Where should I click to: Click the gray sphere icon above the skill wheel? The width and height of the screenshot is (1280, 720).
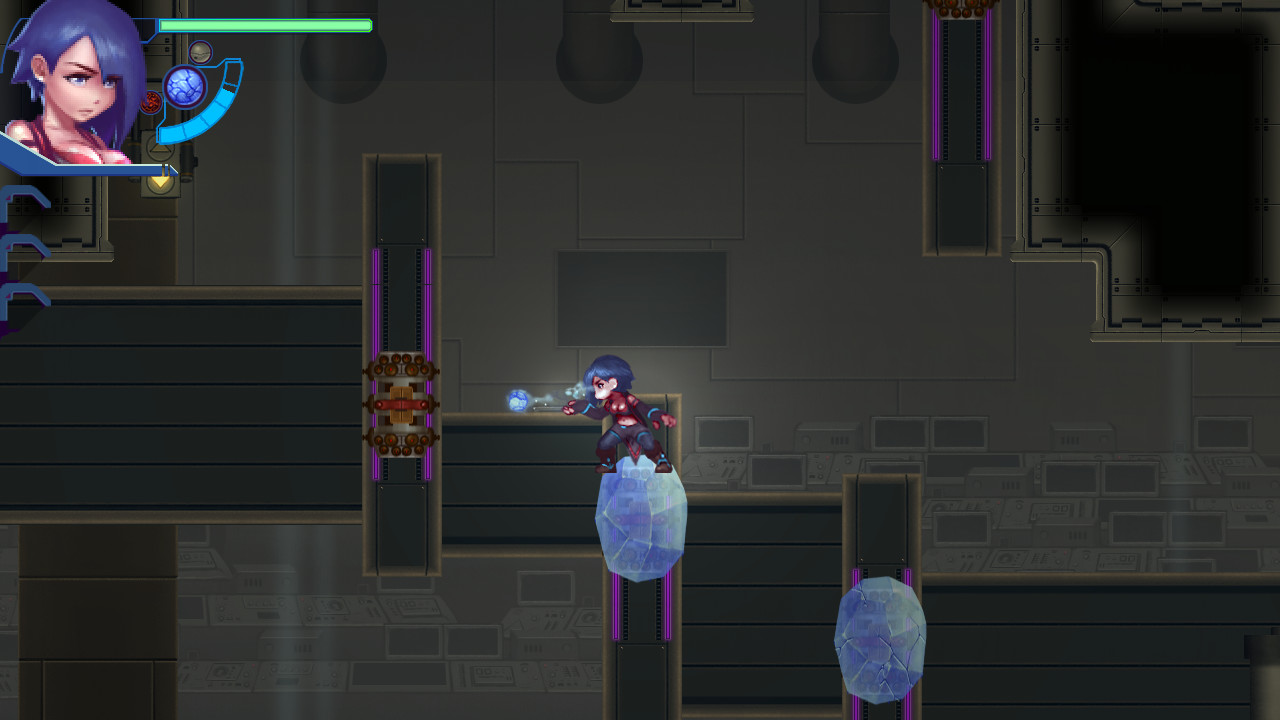click(200, 51)
